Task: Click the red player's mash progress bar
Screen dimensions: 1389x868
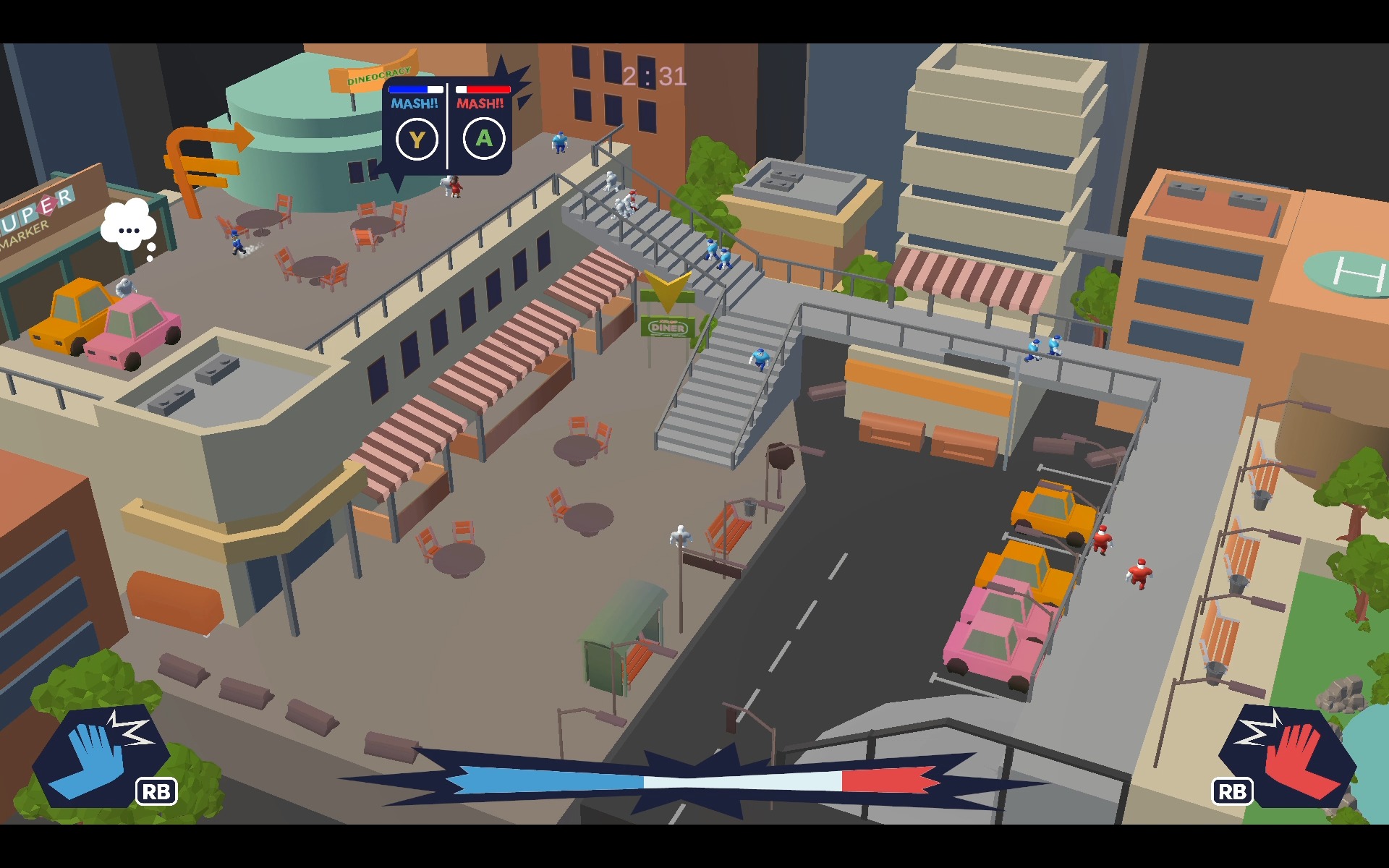Action: (482, 88)
